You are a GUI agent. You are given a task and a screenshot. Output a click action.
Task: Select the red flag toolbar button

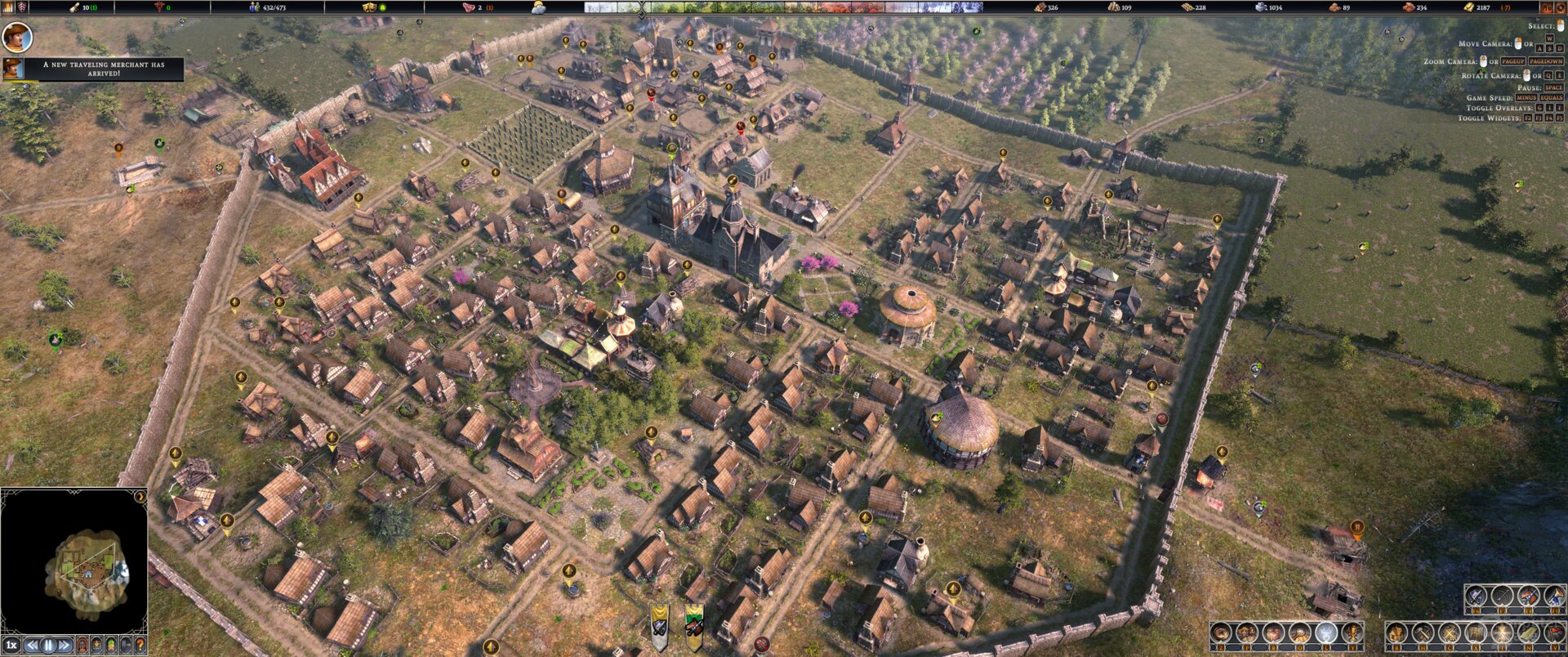(x=1553, y=633)
